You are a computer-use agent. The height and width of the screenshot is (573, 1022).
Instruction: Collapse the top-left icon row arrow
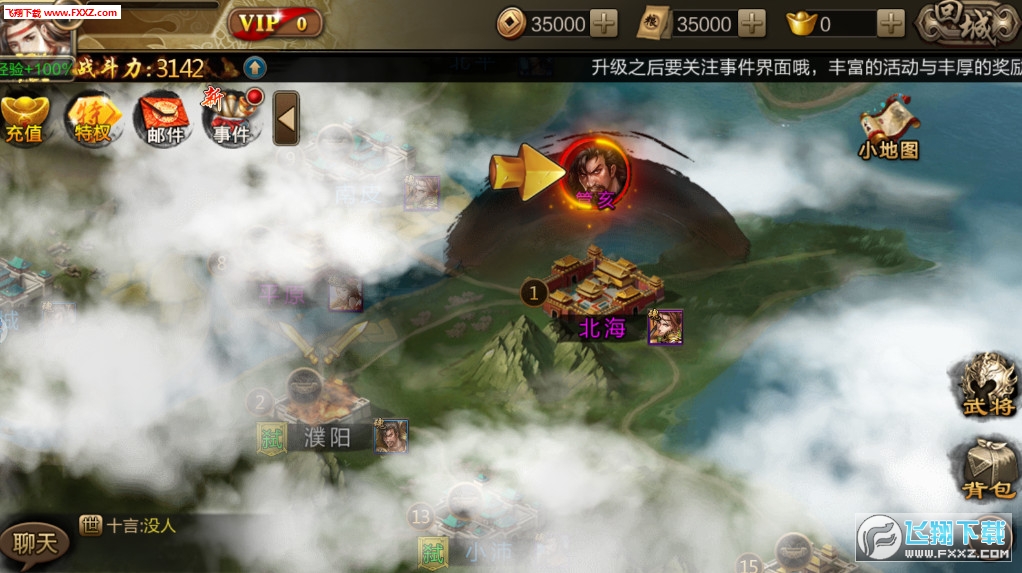point(287,119)
